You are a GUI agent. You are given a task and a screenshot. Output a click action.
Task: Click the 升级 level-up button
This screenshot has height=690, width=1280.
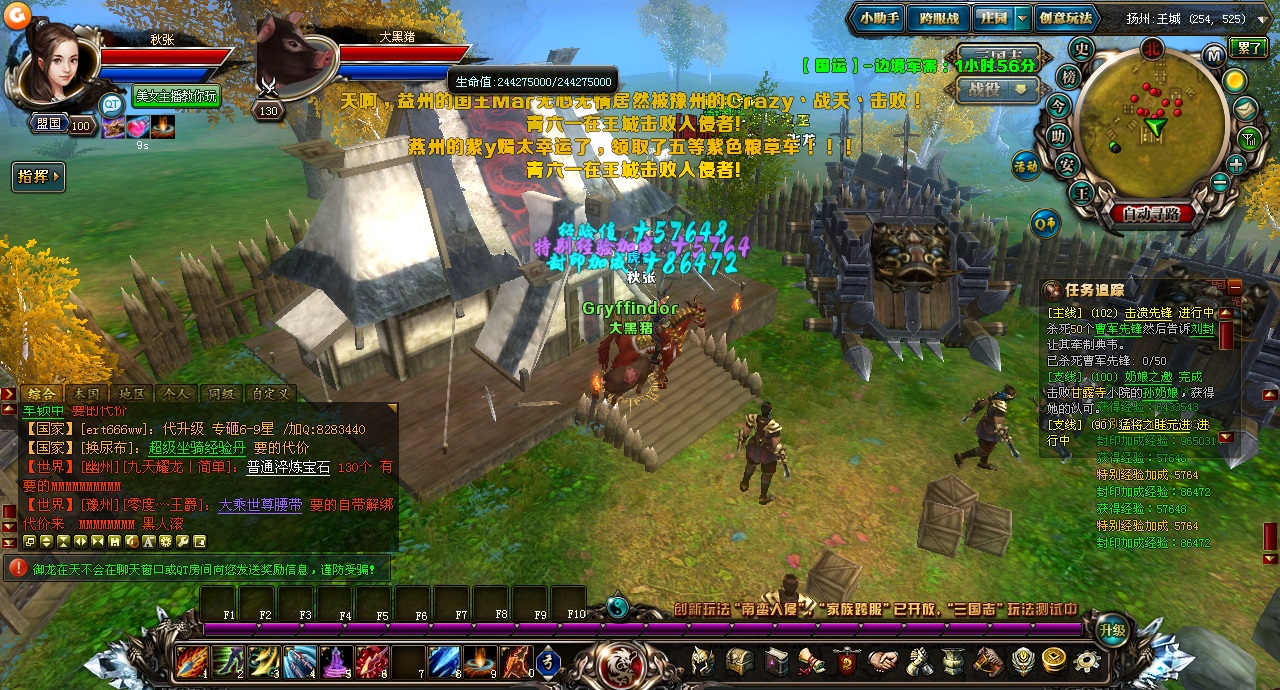1111,630
